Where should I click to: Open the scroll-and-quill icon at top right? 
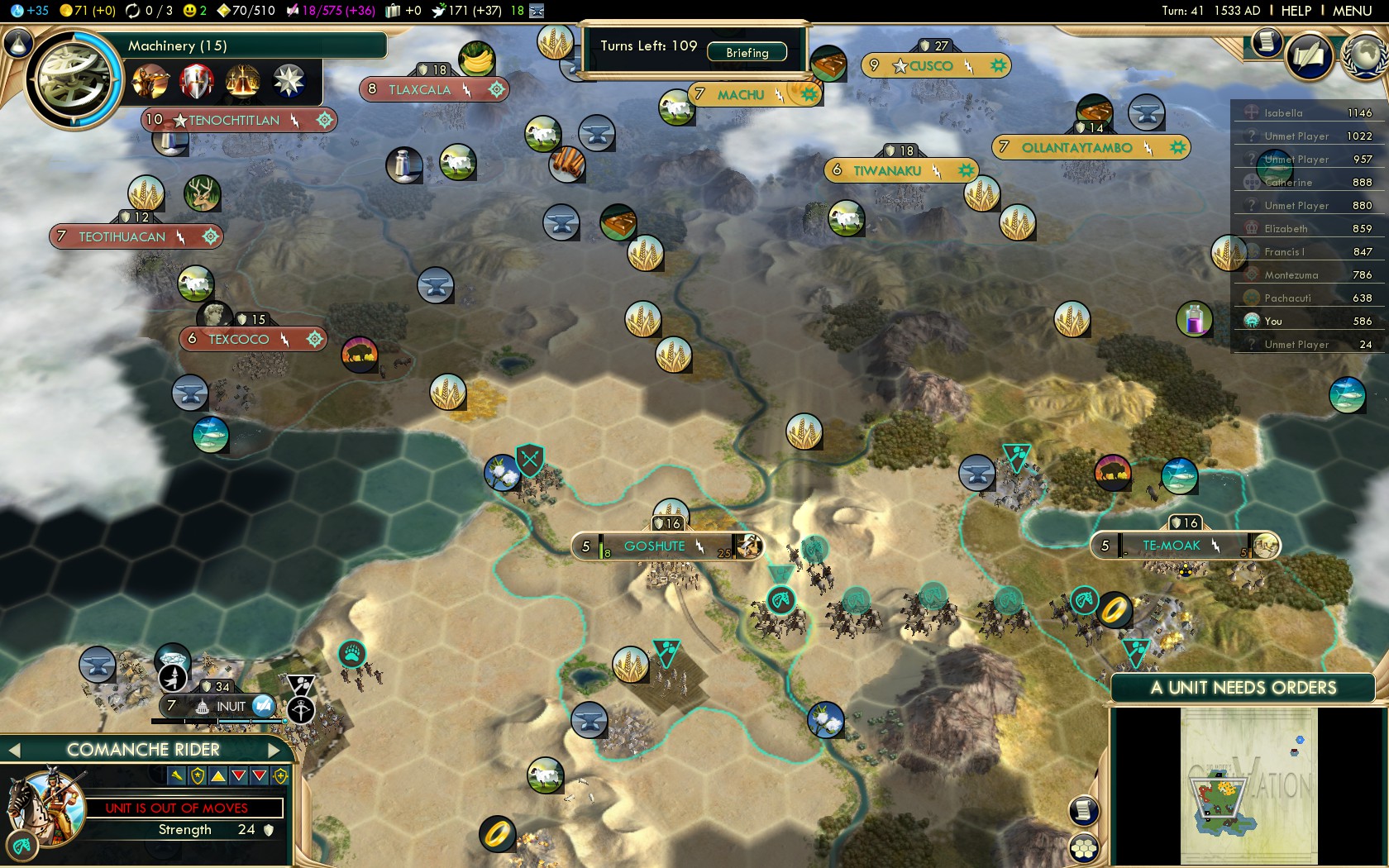point(1310,56)
